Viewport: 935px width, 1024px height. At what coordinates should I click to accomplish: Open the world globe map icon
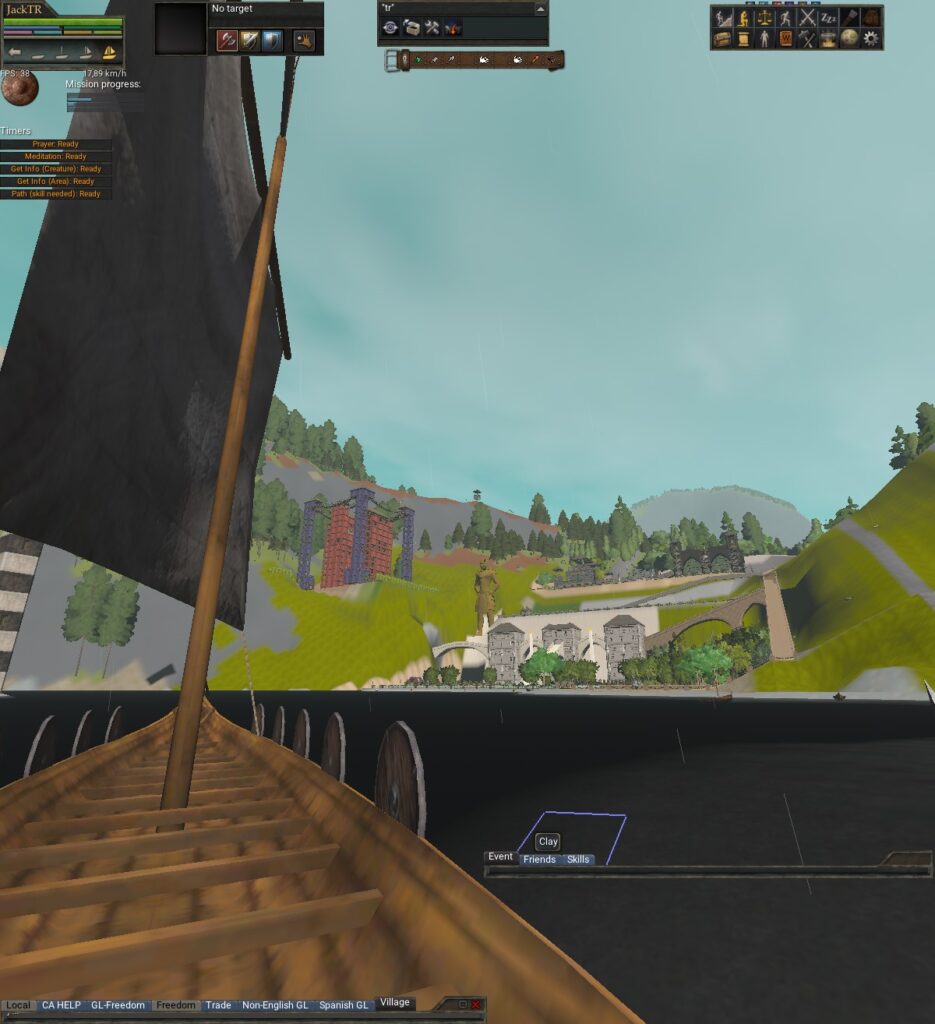click(x=849, y=38)
